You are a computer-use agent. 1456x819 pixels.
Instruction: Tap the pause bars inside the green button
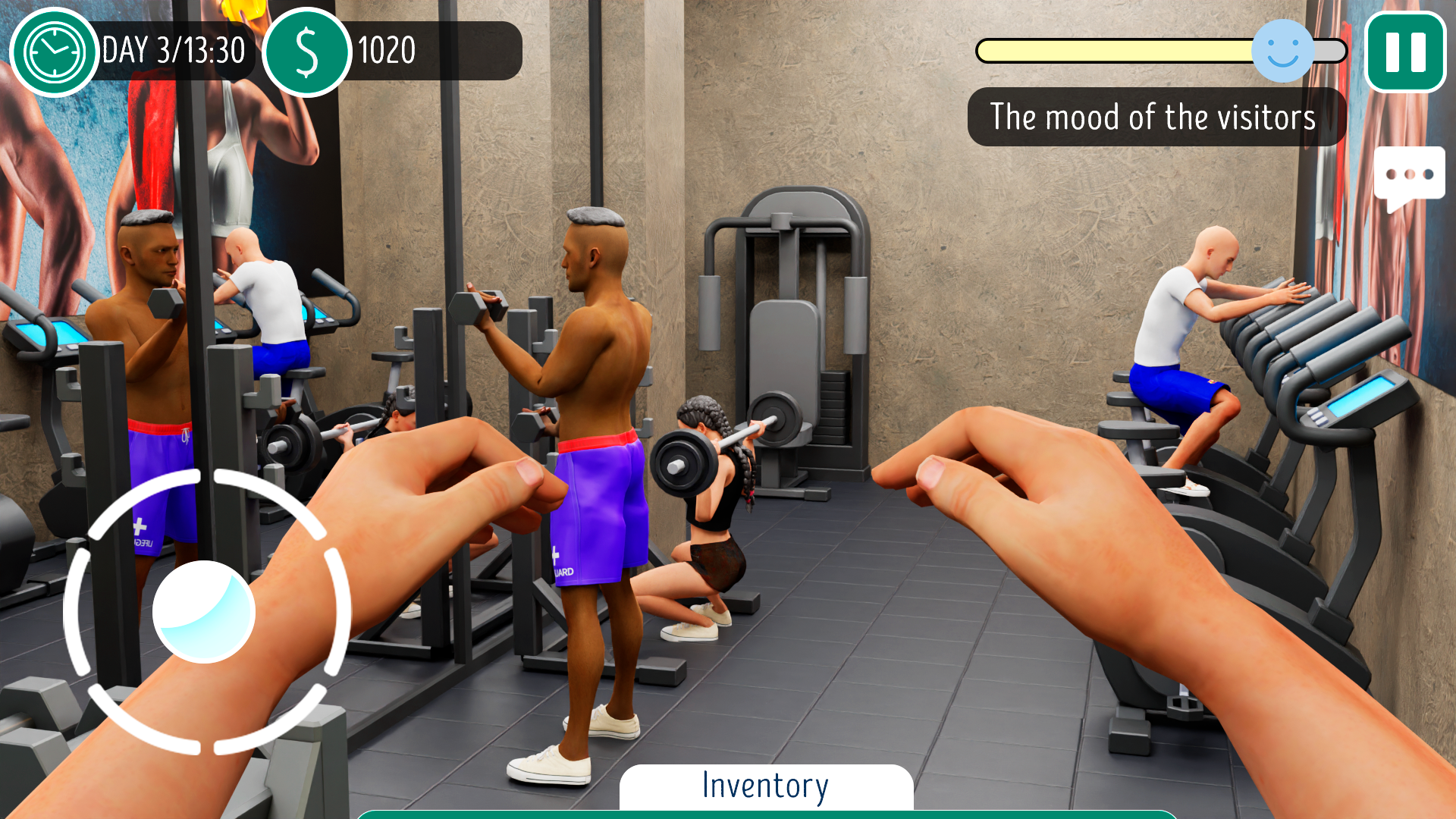pos(1405,51)
